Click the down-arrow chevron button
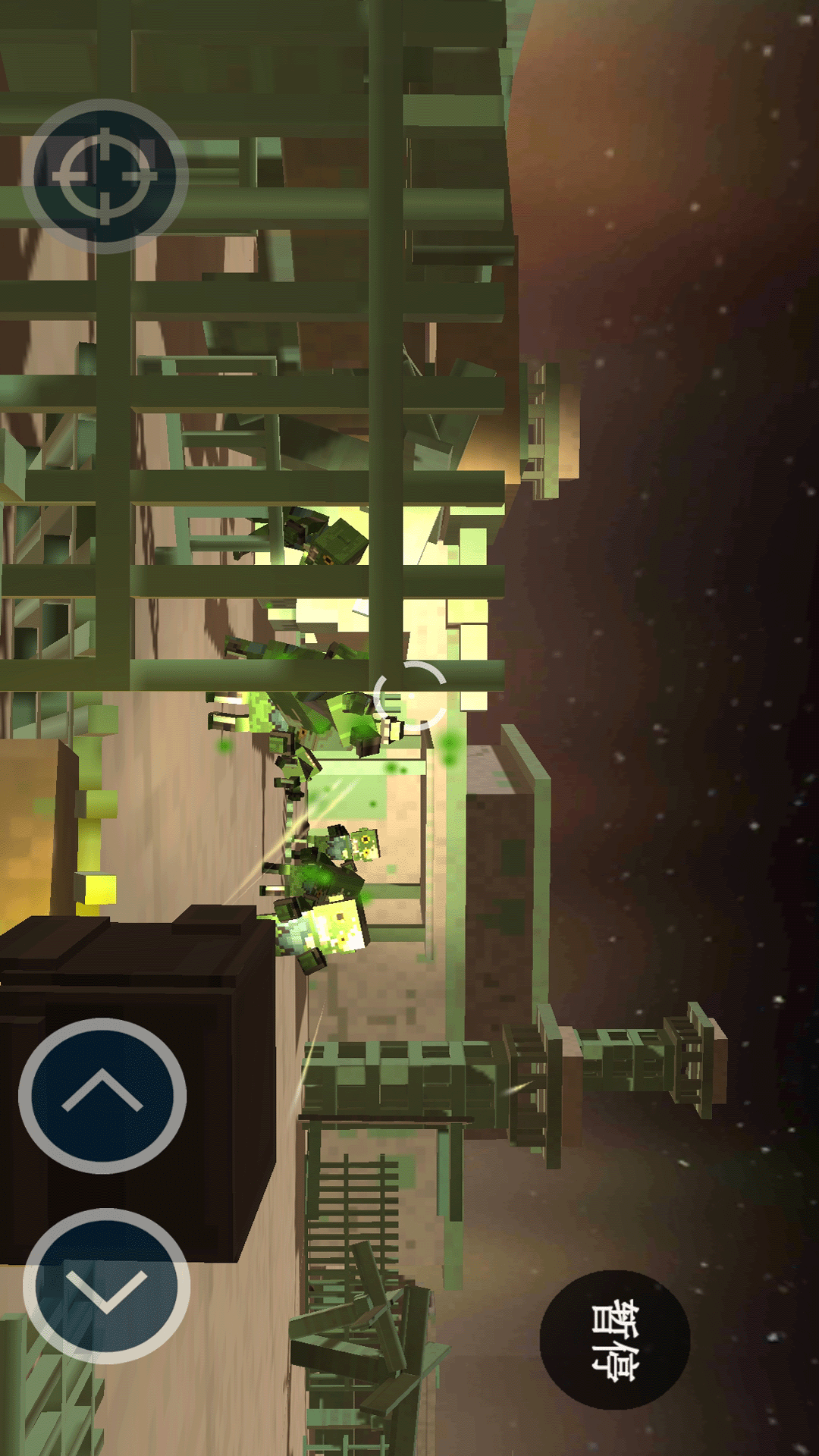Viewport: 819px width, 1456px height. [x=106, y=1286]
